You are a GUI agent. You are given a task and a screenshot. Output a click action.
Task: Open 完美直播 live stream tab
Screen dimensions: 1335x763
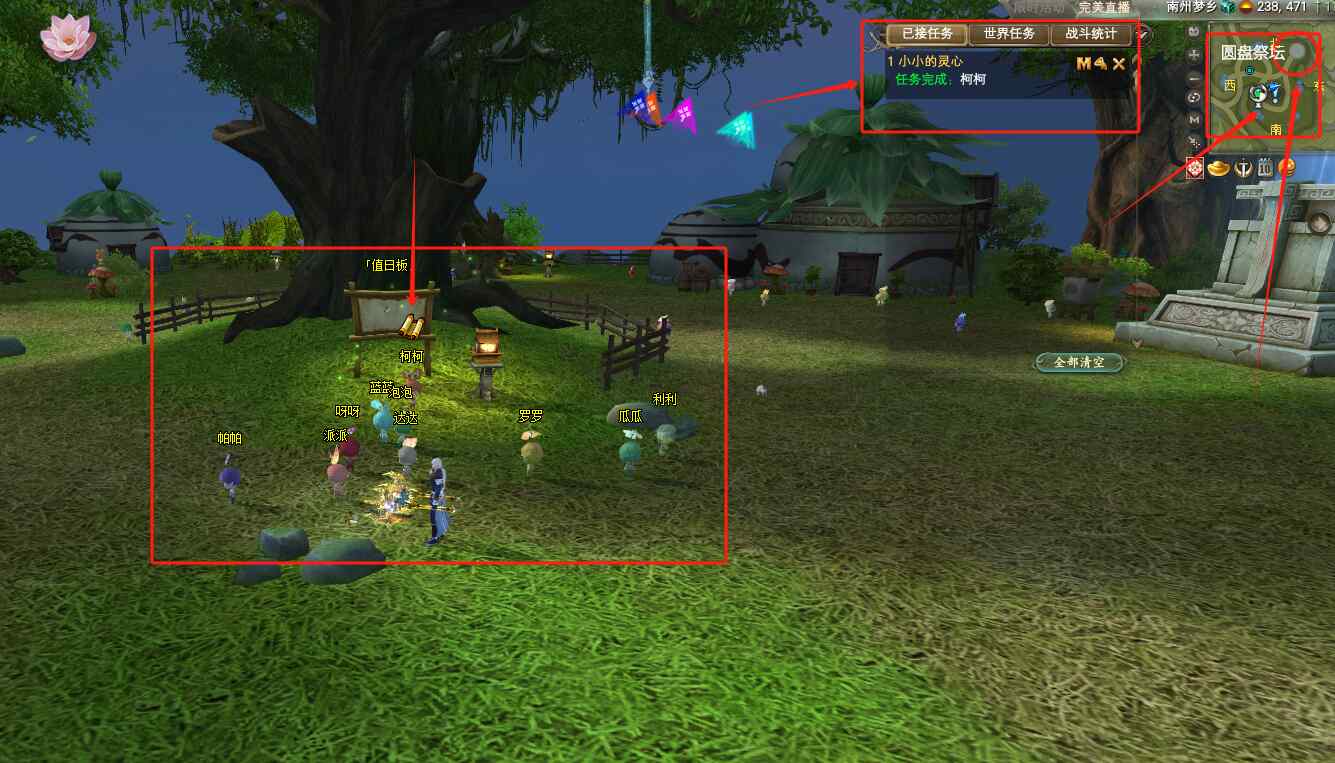(x=1104, y=7)
